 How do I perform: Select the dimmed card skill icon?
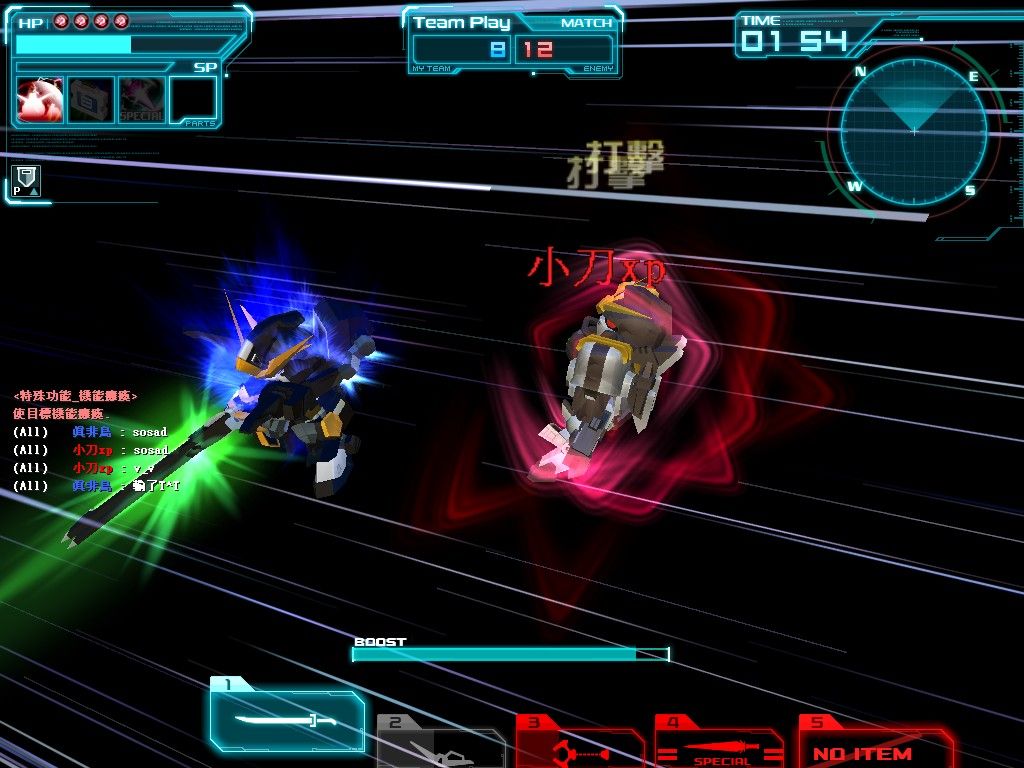[91, 100]
